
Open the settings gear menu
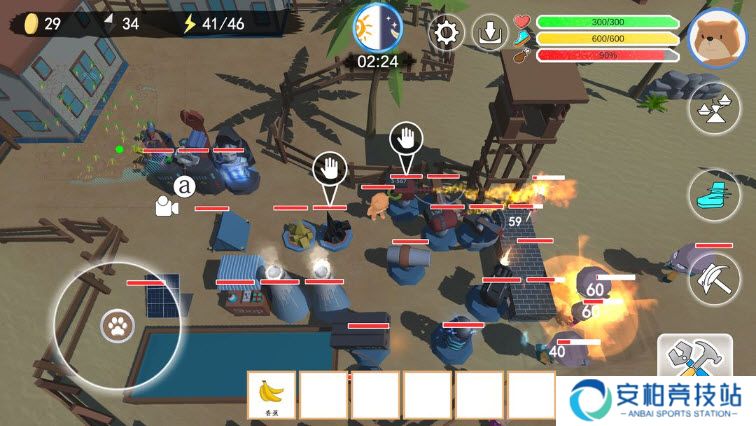[447, 33]
